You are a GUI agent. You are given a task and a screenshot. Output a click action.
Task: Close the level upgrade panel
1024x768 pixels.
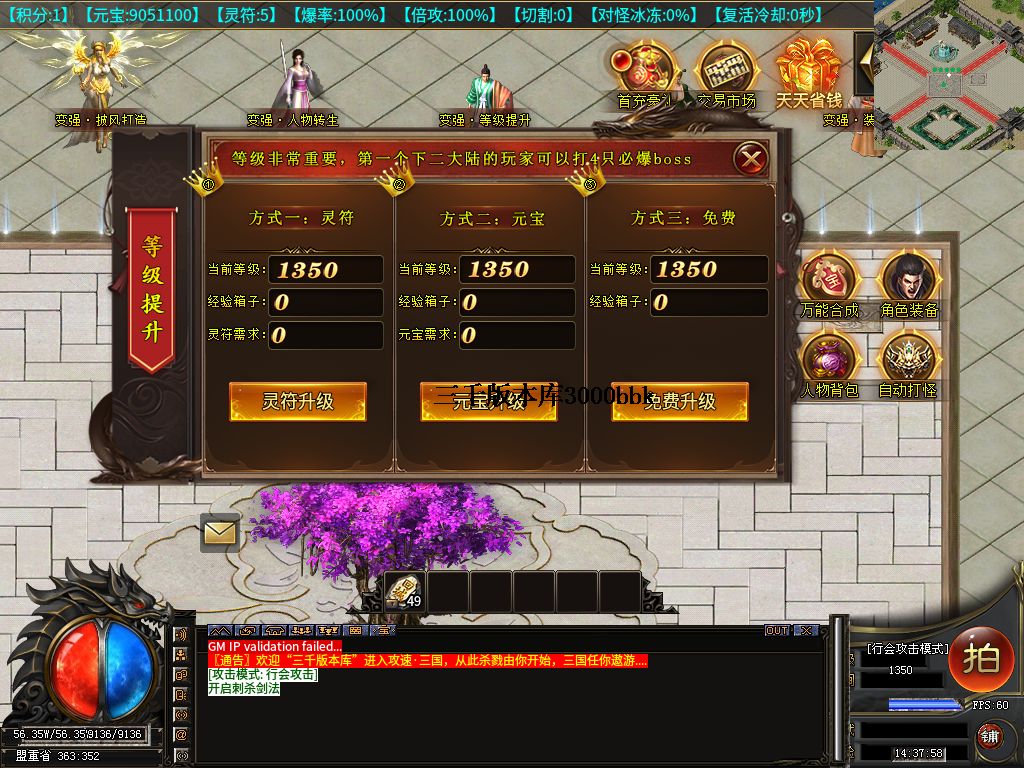(x=751, y=158)
